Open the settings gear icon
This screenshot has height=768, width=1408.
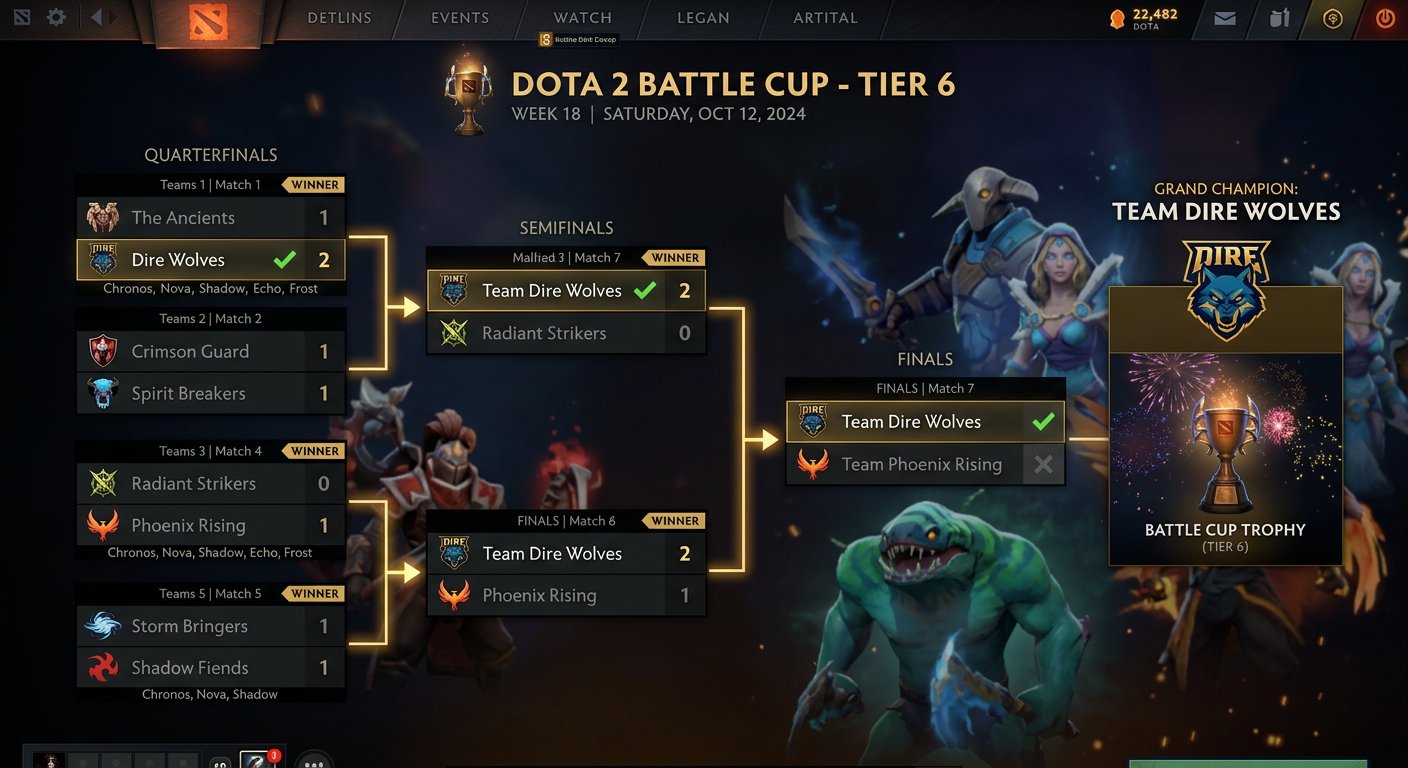[x=56, y=16]
